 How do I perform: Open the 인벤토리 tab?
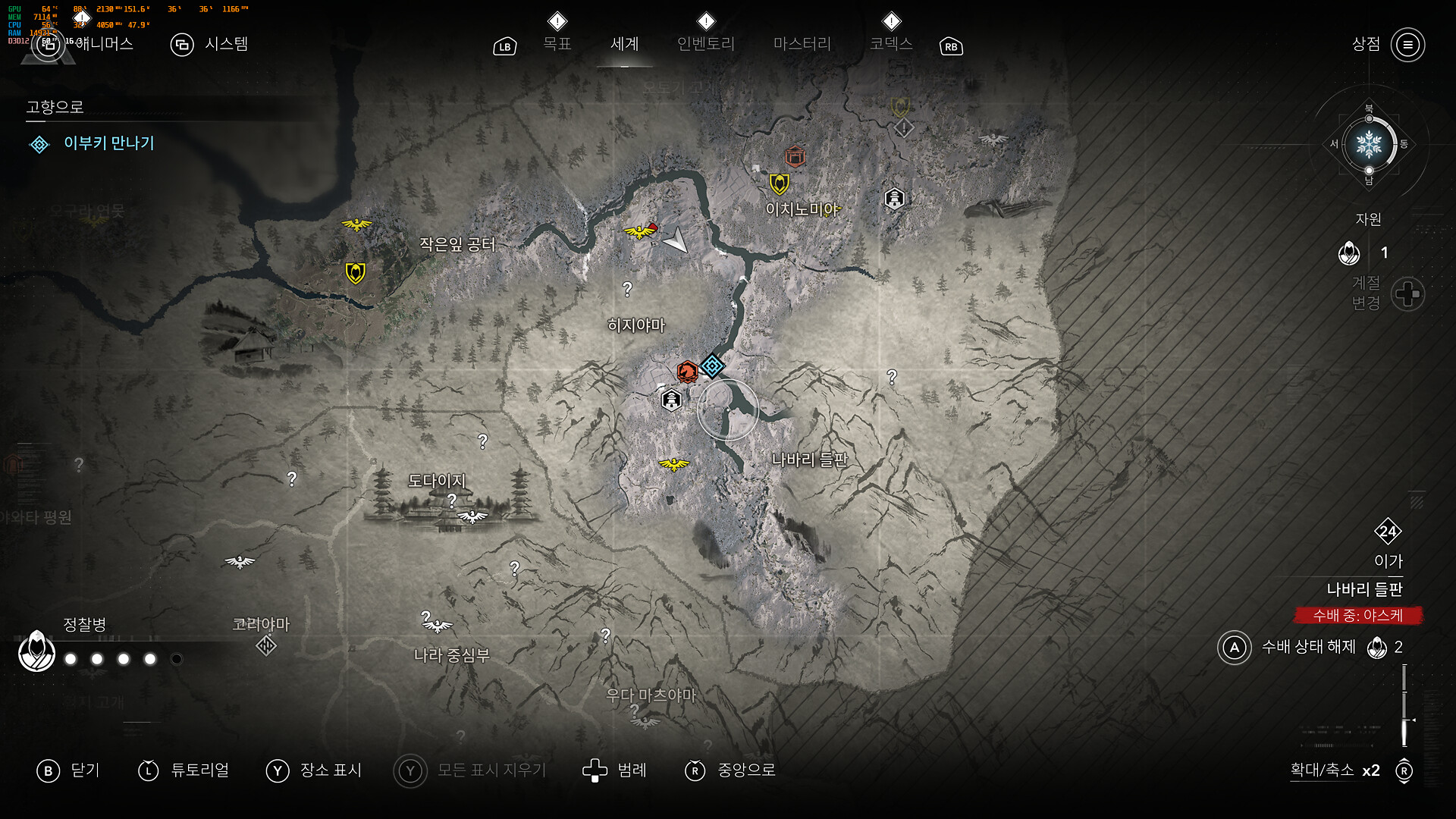coord(705,44)
